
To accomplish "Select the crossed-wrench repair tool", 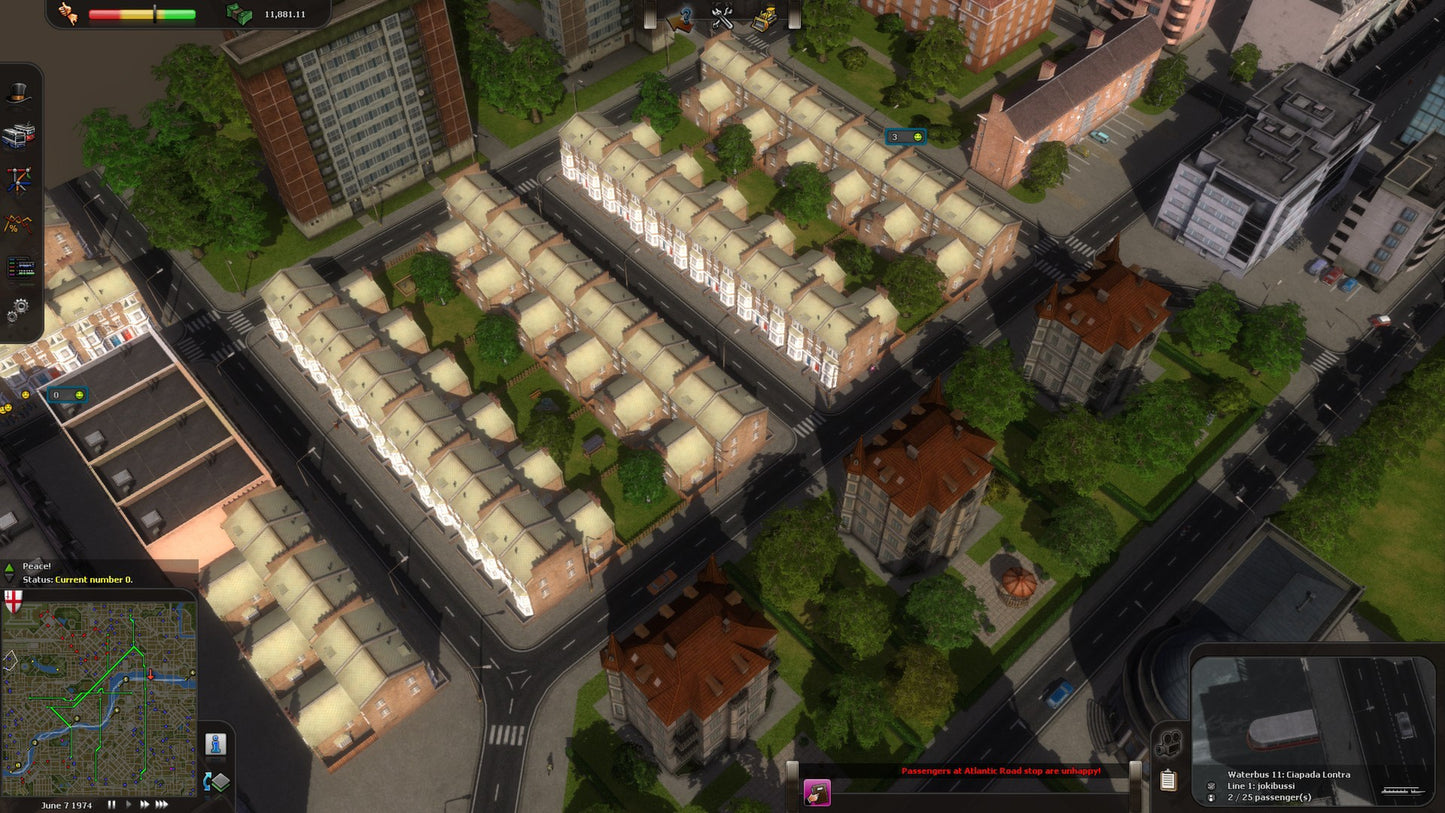I will [722, 18].
